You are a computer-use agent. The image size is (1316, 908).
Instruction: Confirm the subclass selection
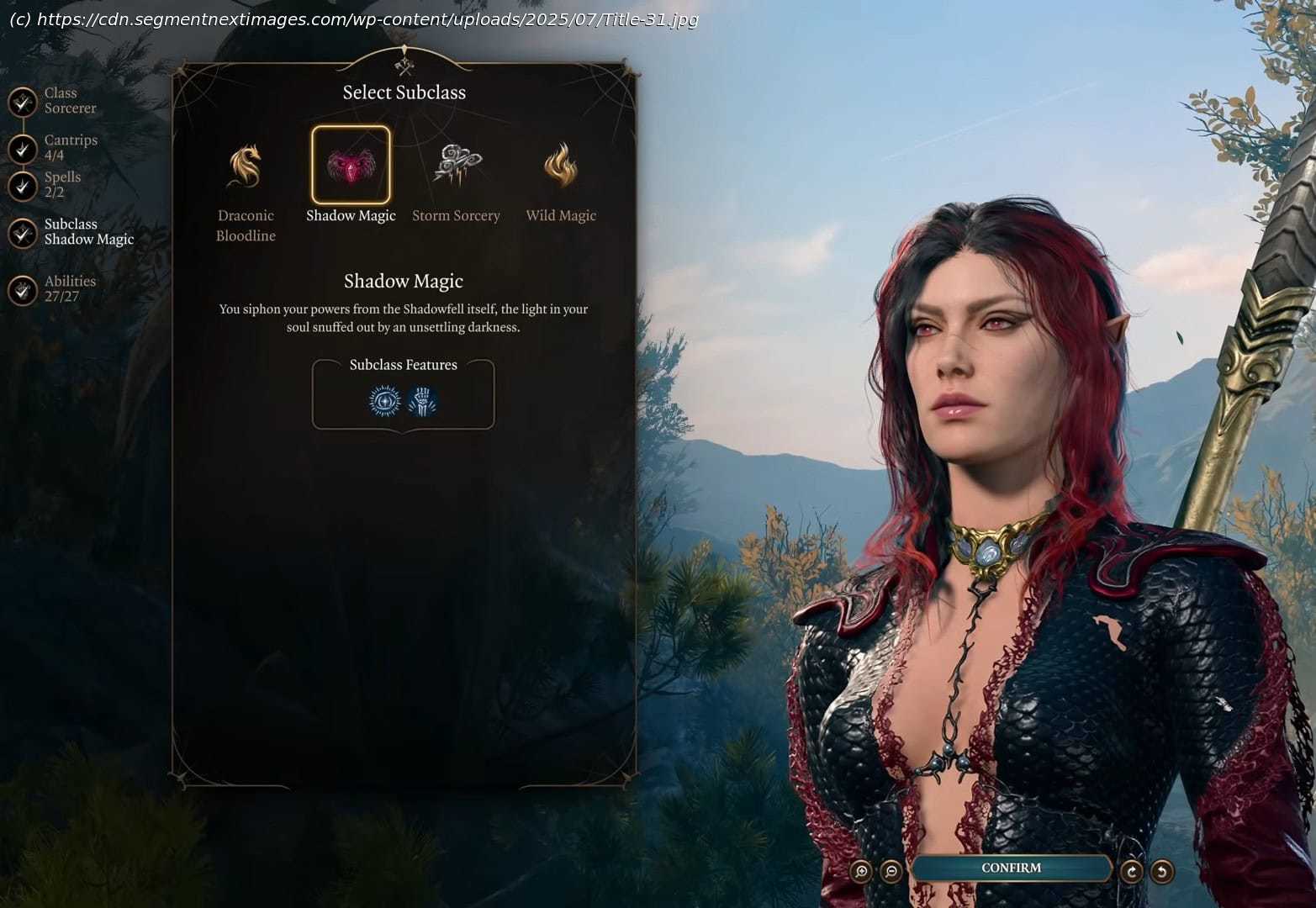[x=1011, y=868]
